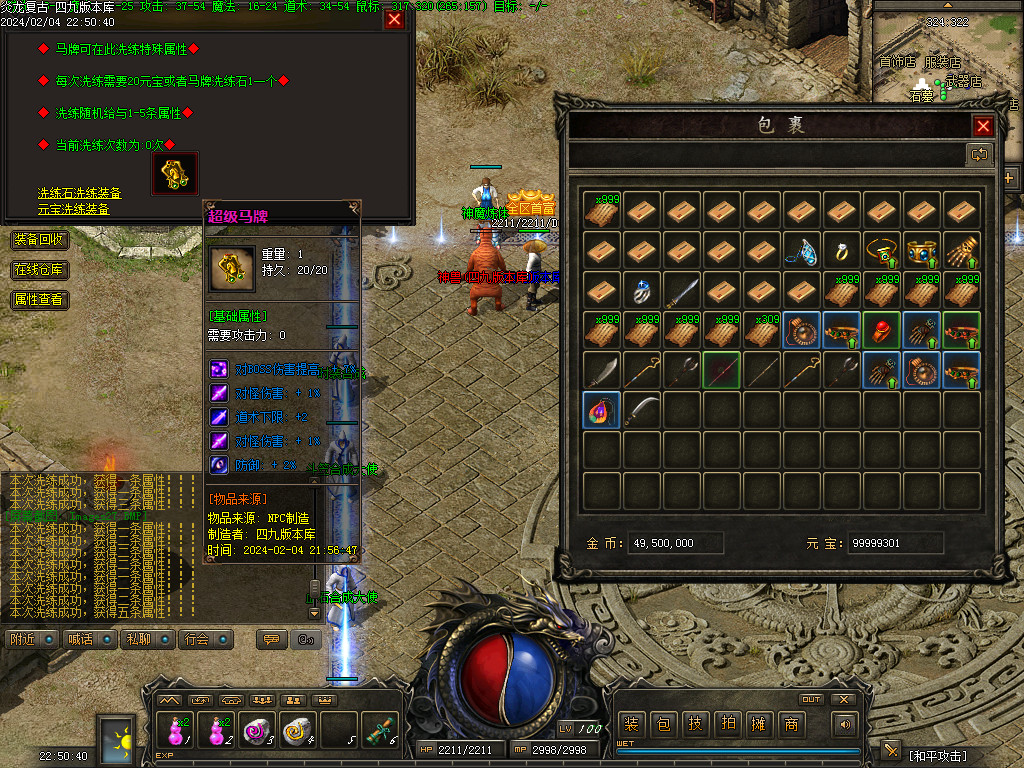This screenshot has height=768, width=1024.
Task: Select the blue water-drop necklace in the bag
Action: coord(803,251)
